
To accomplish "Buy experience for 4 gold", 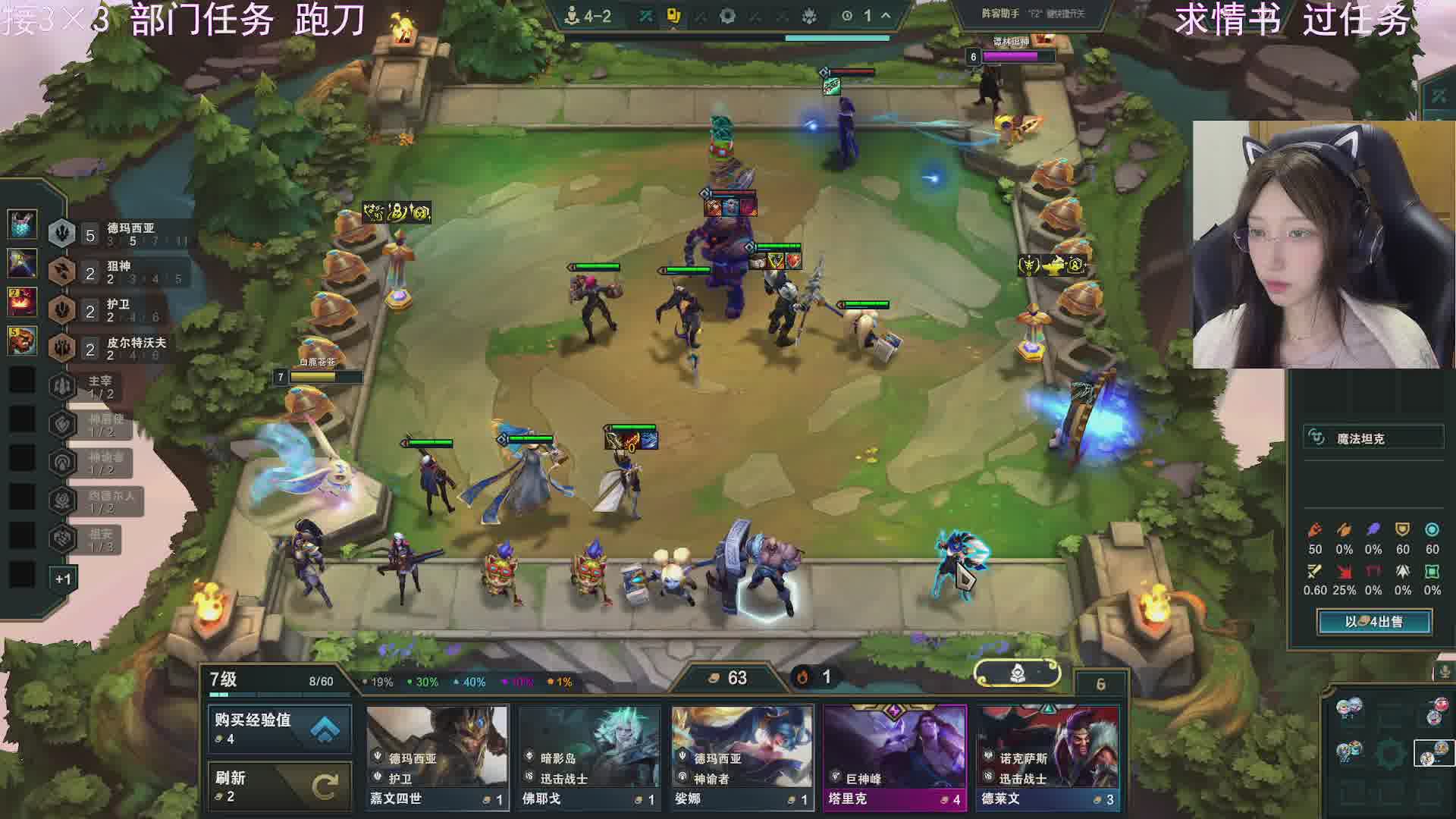I will (279, 728).
